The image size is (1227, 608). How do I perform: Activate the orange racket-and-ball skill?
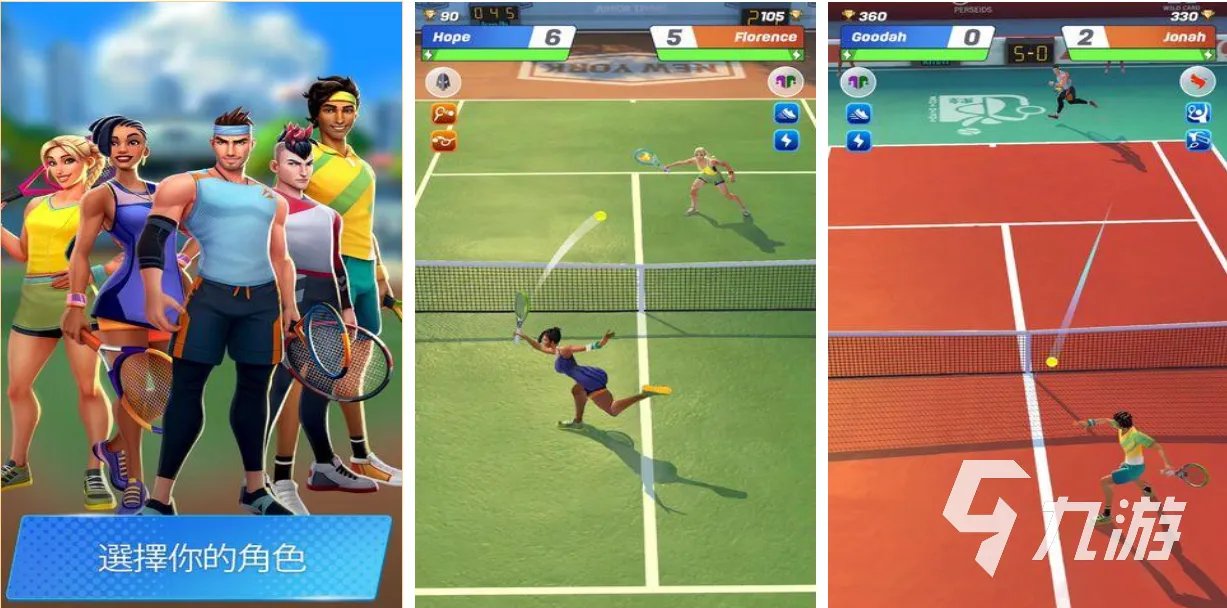coord(443,114)
